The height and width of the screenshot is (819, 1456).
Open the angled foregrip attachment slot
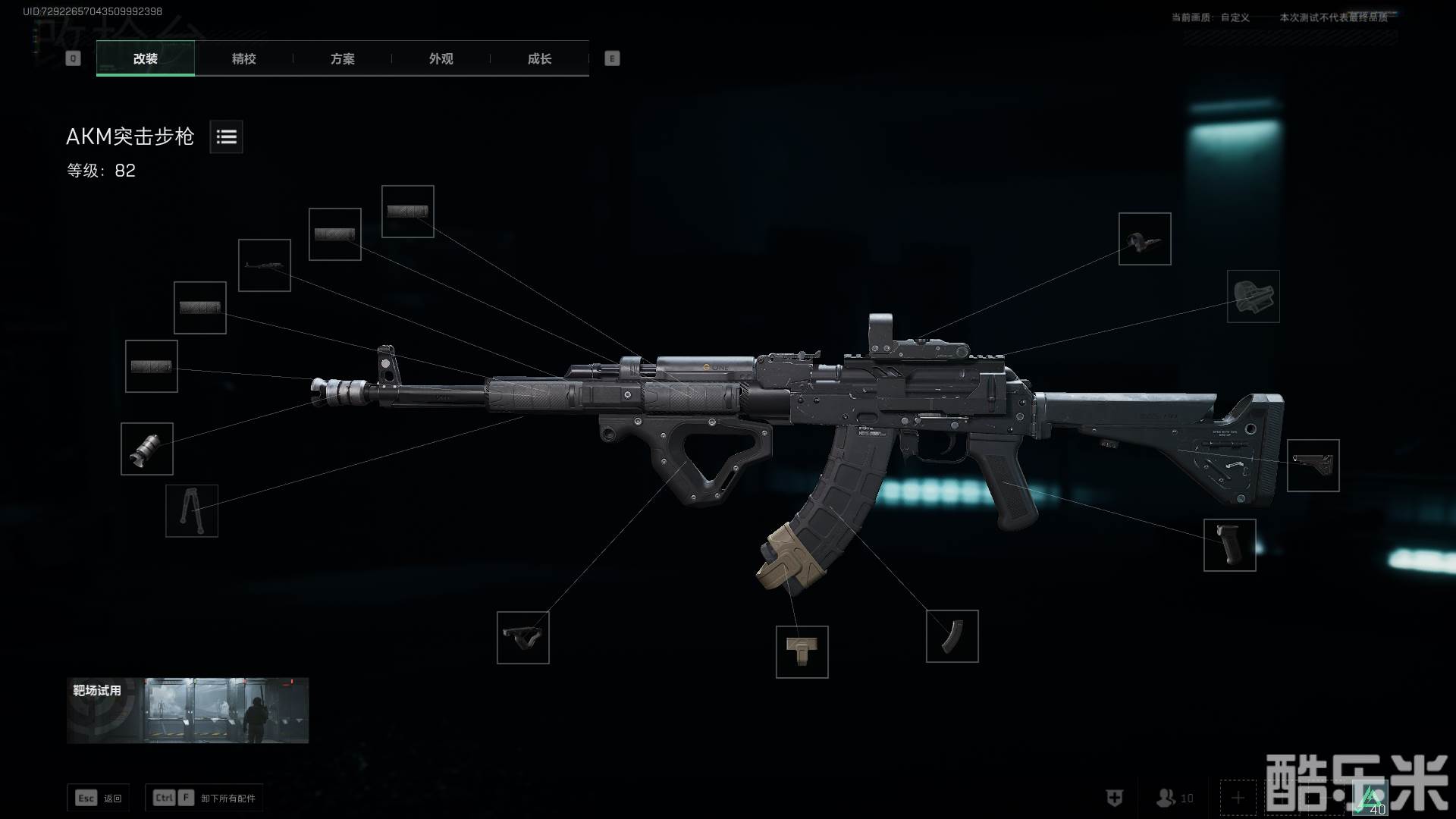coord(522,638)
